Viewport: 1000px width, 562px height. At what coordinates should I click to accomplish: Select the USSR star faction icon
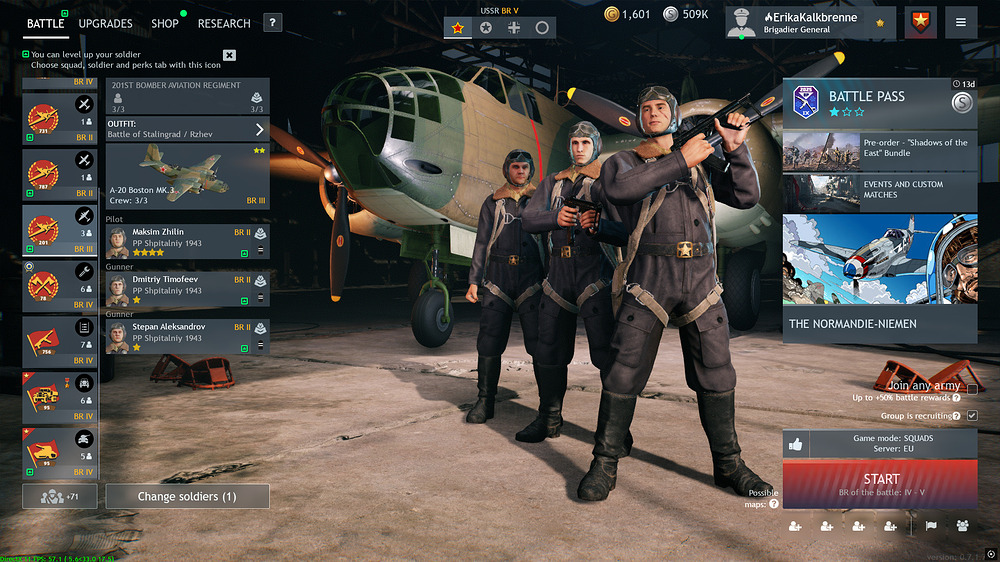(458, 28)
